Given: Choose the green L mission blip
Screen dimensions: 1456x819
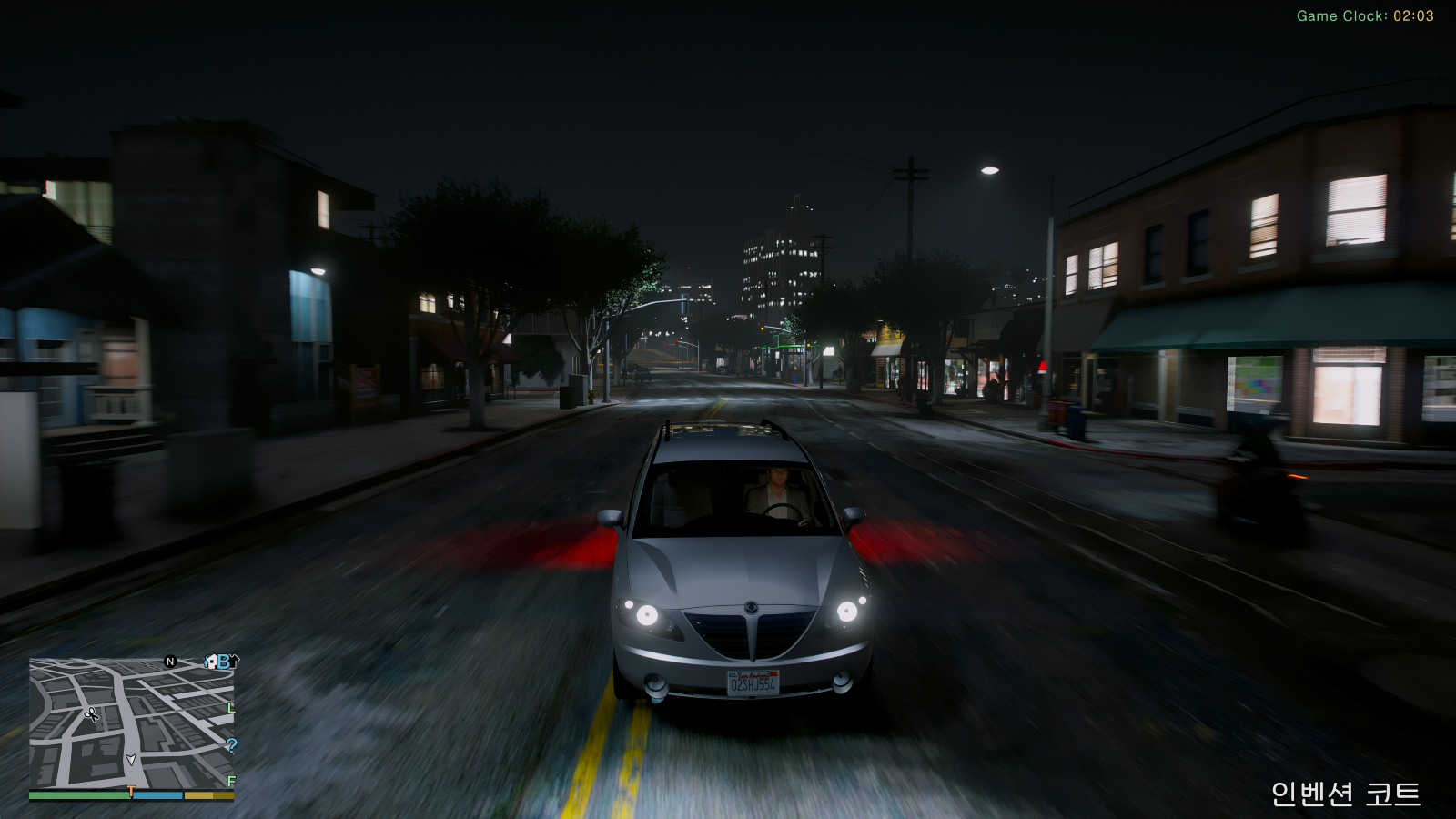Looking at the screenshot, I should click(230, 707).
